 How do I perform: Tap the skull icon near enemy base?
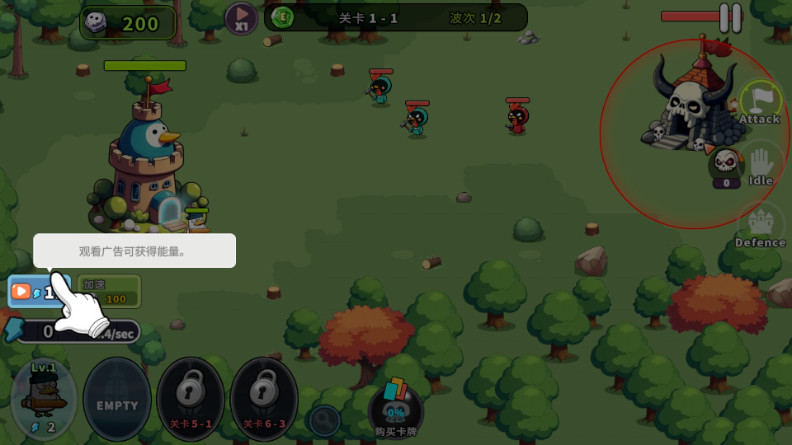[x=726, y=163]
